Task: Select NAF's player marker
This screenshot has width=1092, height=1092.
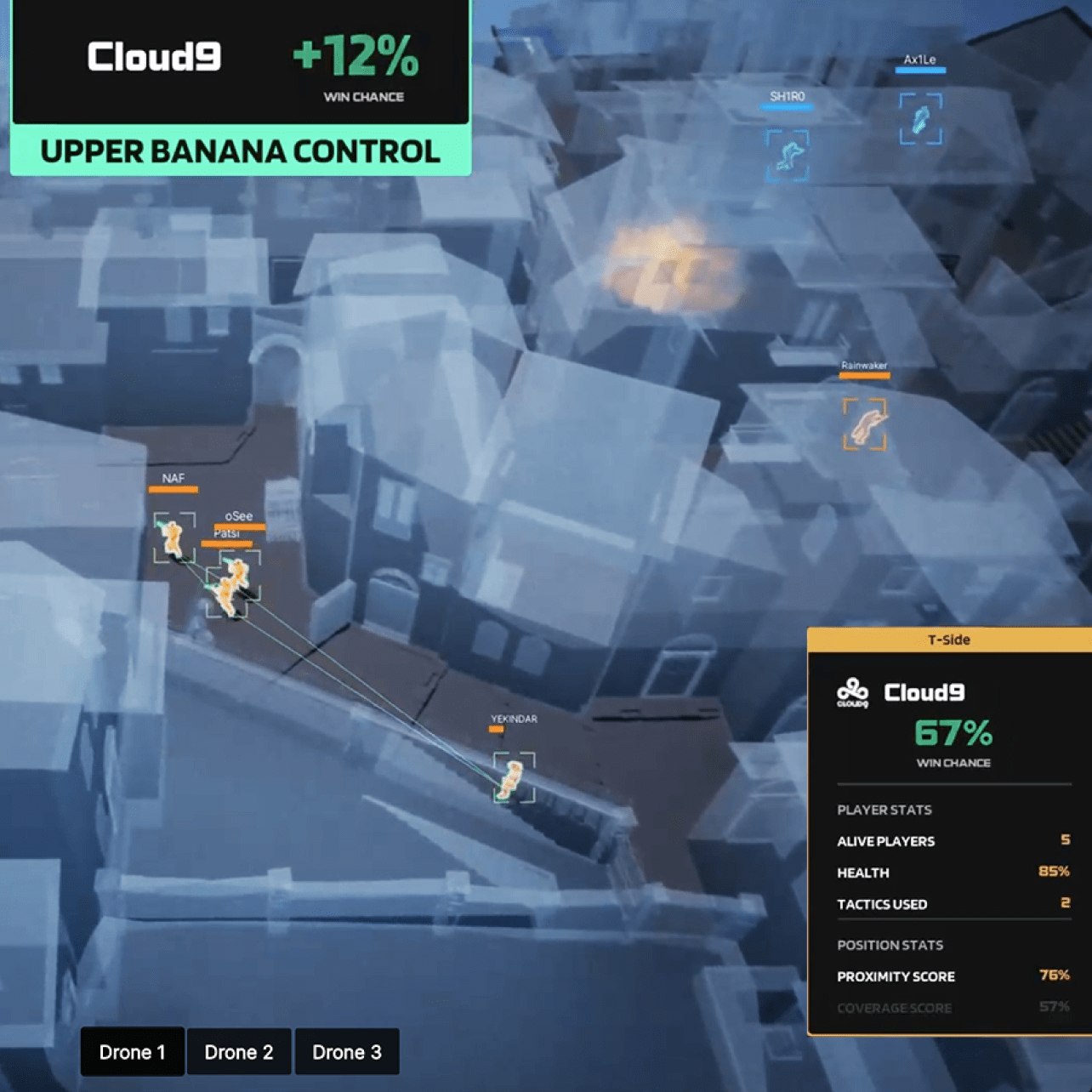Action: click(x=173, y=537)
